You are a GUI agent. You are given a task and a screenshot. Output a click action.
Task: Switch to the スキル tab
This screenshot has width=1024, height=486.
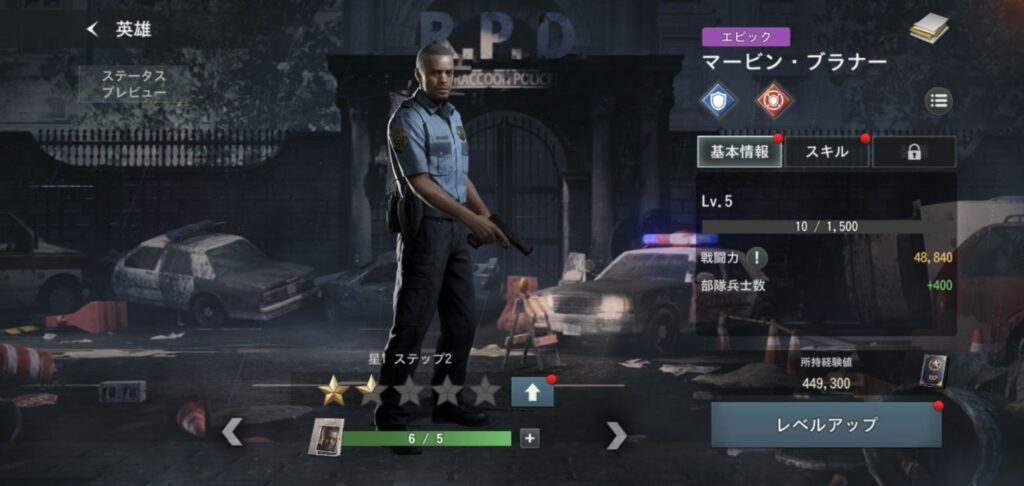tap(827, 152)
